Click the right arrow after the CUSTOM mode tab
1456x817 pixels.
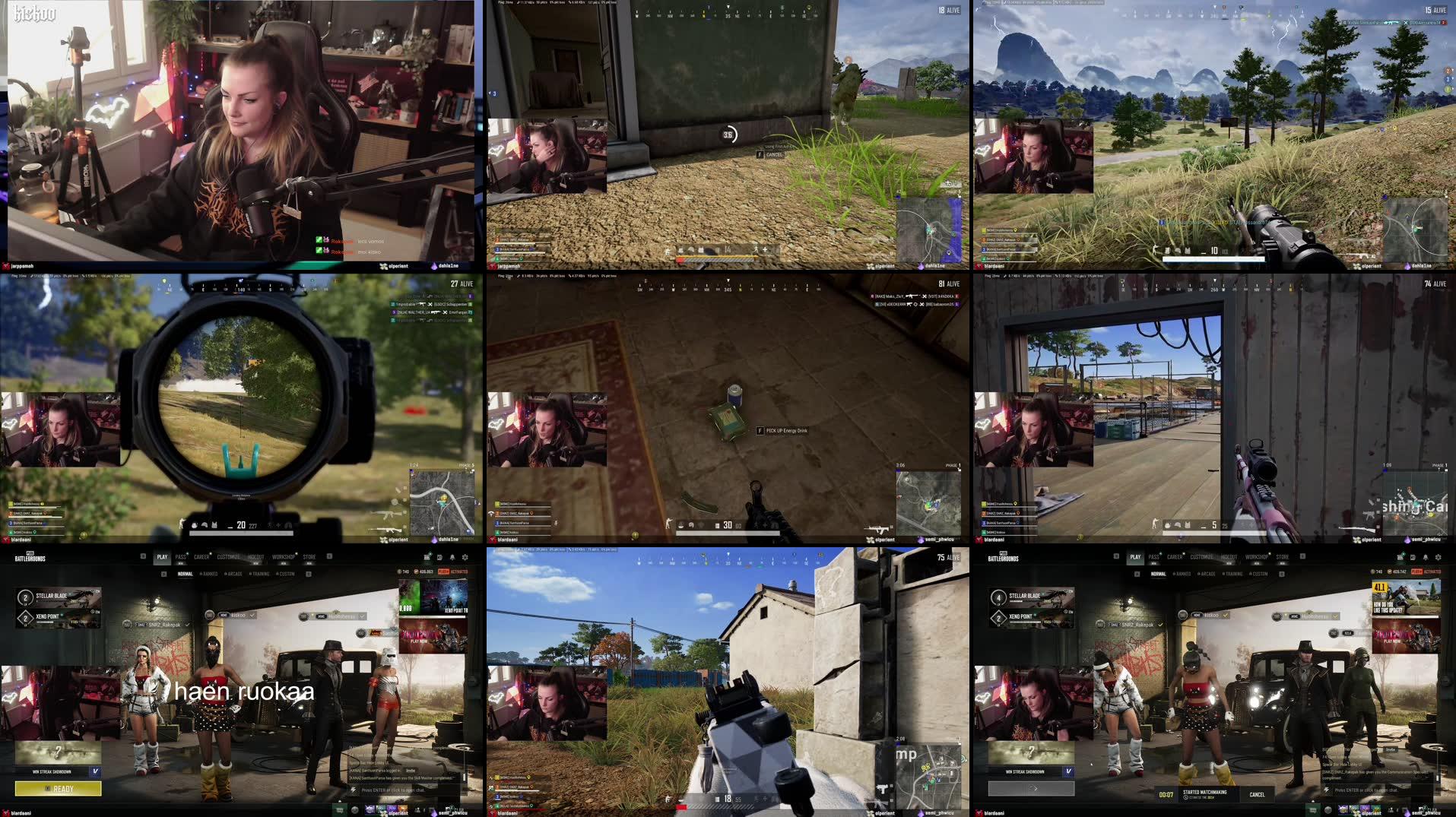(1282, 573)
